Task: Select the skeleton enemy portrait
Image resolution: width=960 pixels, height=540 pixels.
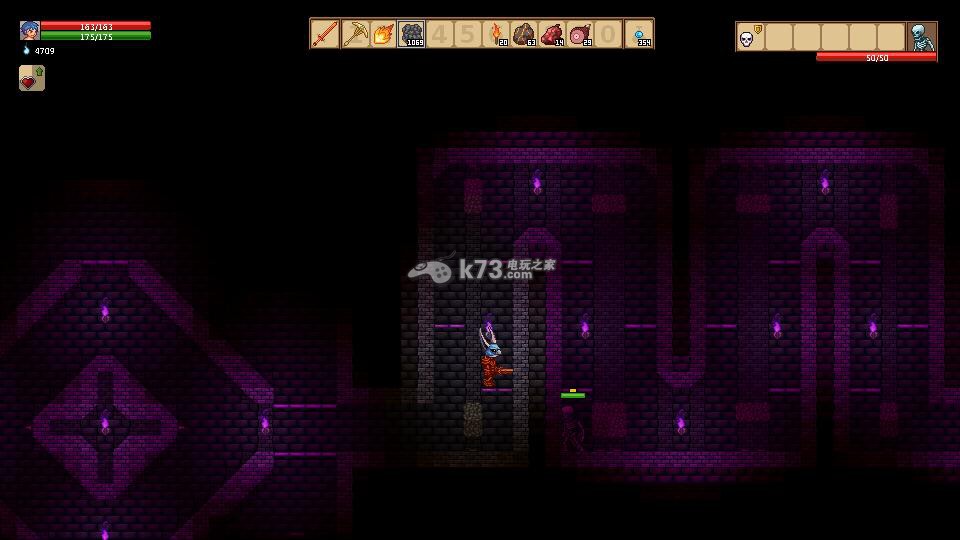Action: (921, 38)
